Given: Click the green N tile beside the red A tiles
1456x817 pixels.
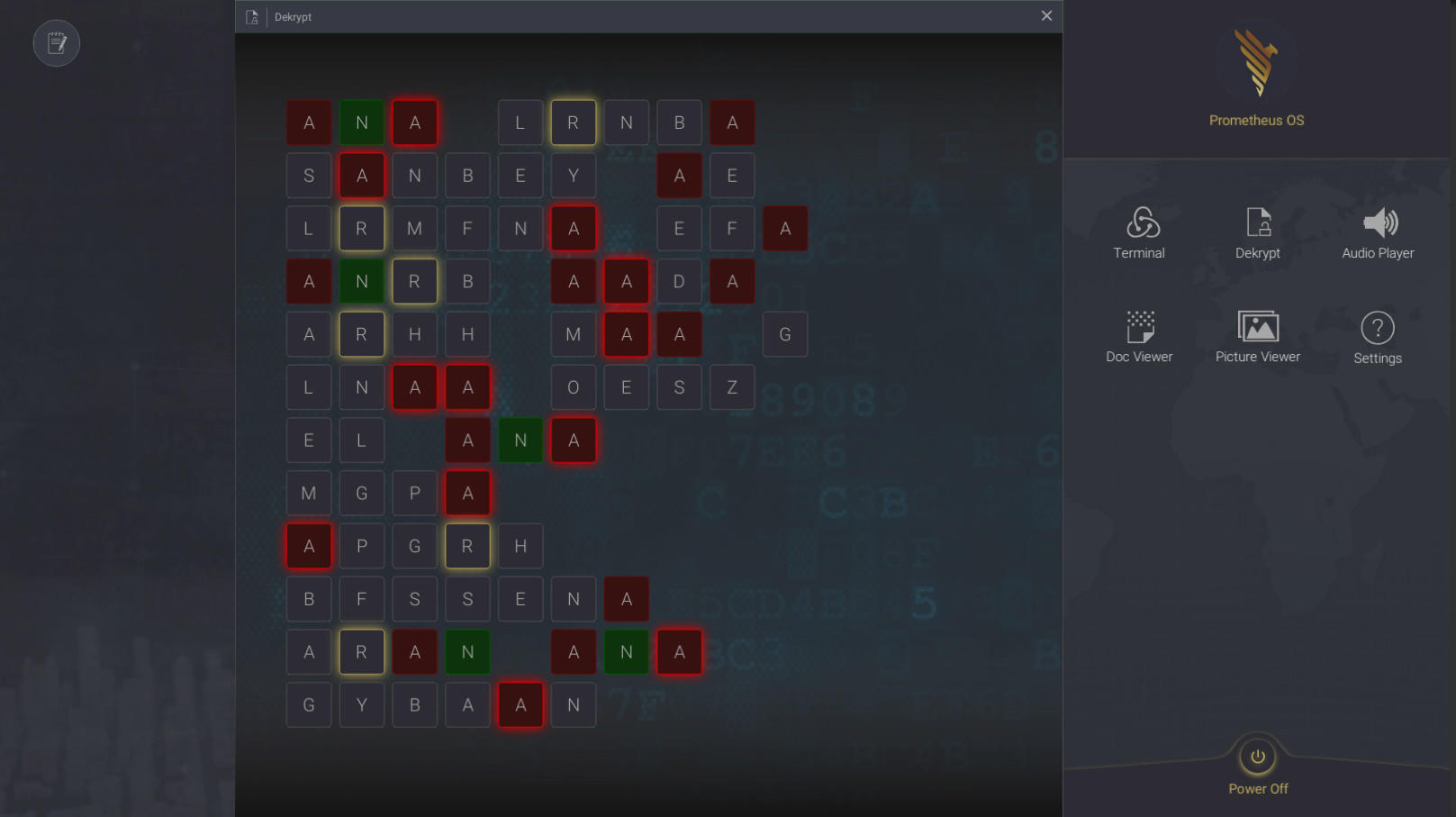Looking at the screenshot, I should tap(520, 440).
